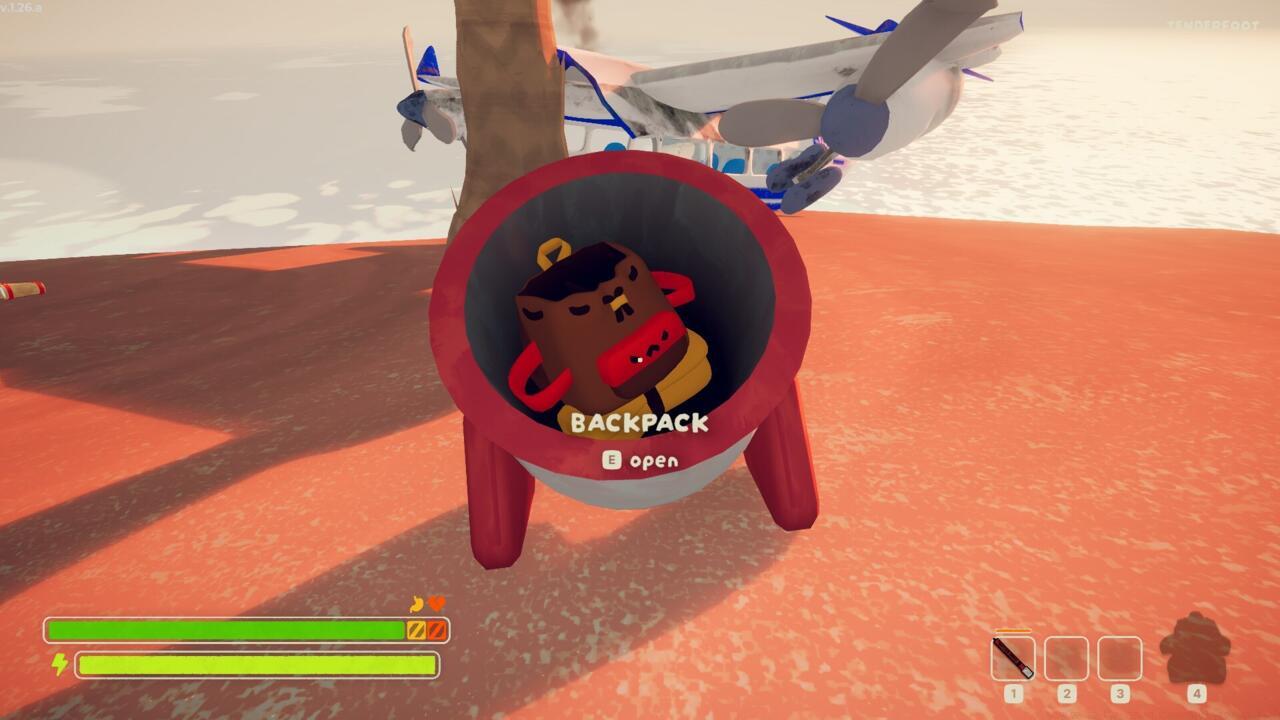Screen dimensions: 1280x720
Task: Click the rounded E key badge
Action: 611,461
